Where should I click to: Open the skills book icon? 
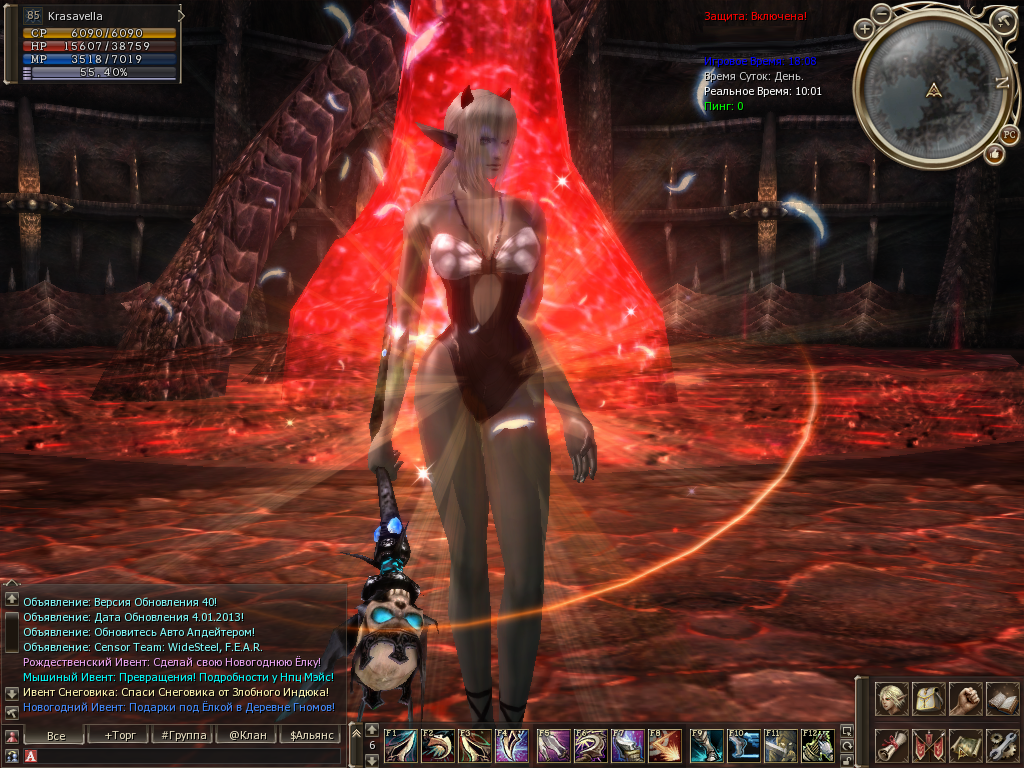(x=1002, y=698)
